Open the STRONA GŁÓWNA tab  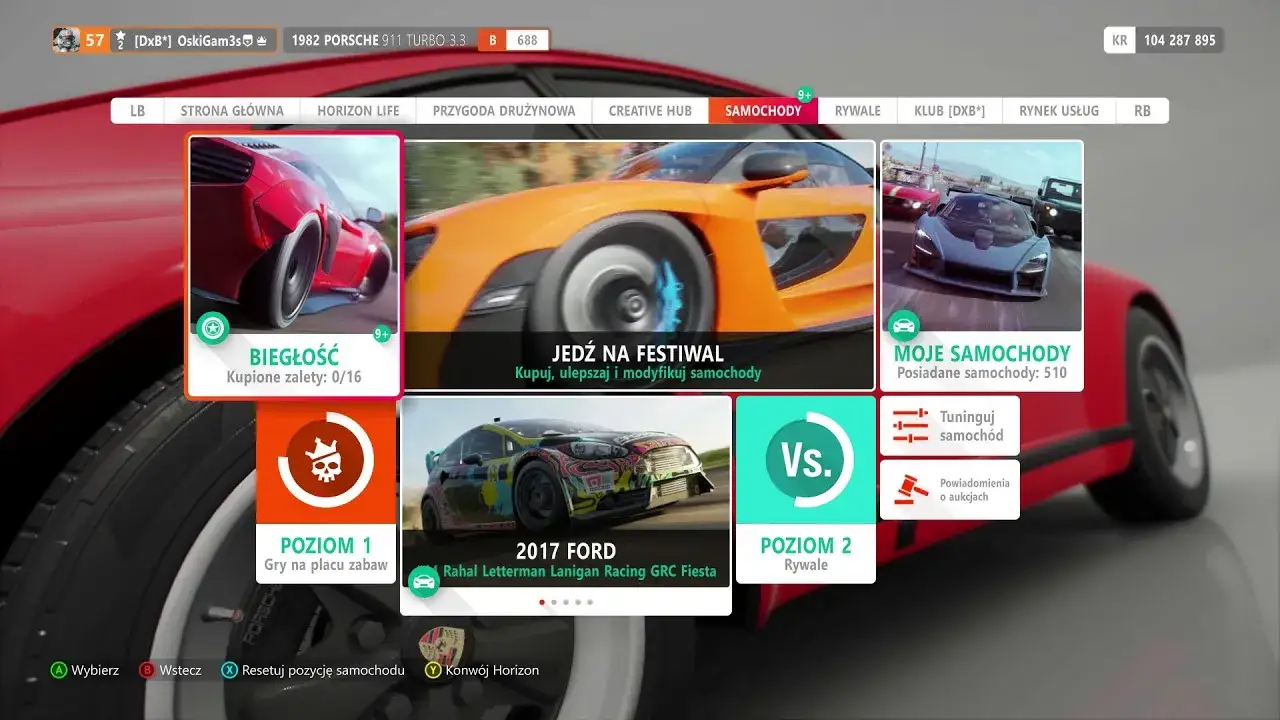(x=232, y=110)
